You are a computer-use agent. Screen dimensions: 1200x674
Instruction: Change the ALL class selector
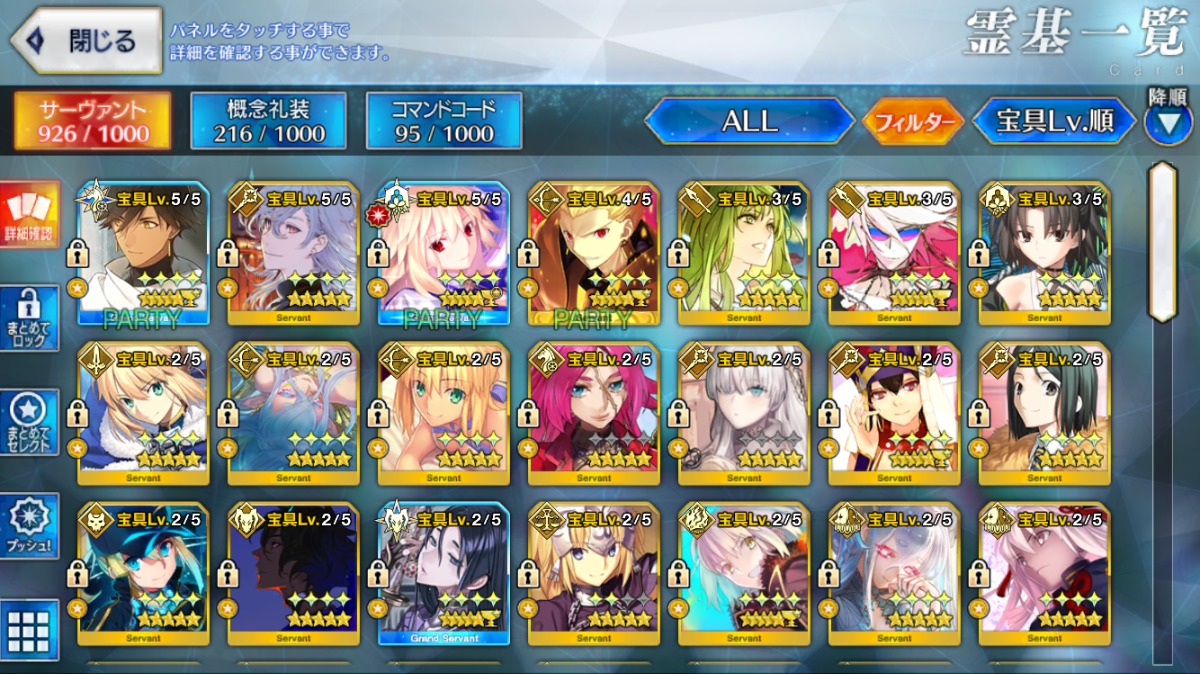pos(749,121)
